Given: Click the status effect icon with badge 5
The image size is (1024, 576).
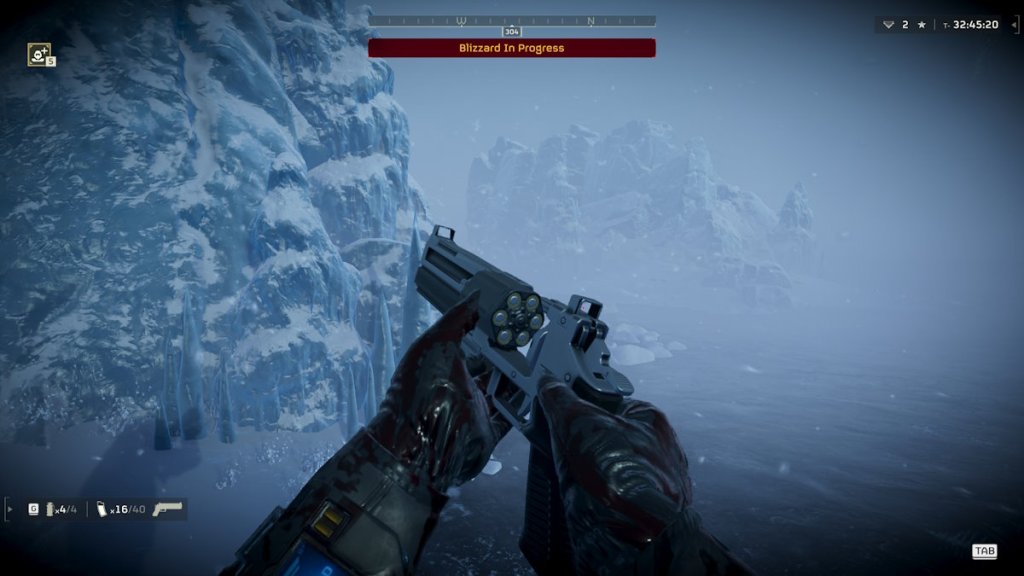Looking at the screenshot, I should coord(39,55).
